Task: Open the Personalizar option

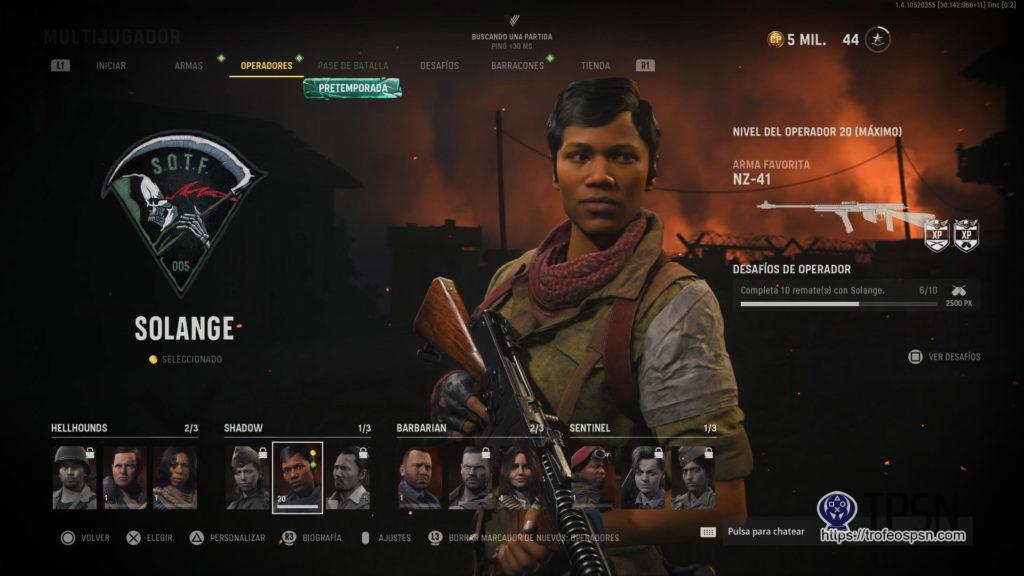Action: pyautogui.click(x=233, y=537)
